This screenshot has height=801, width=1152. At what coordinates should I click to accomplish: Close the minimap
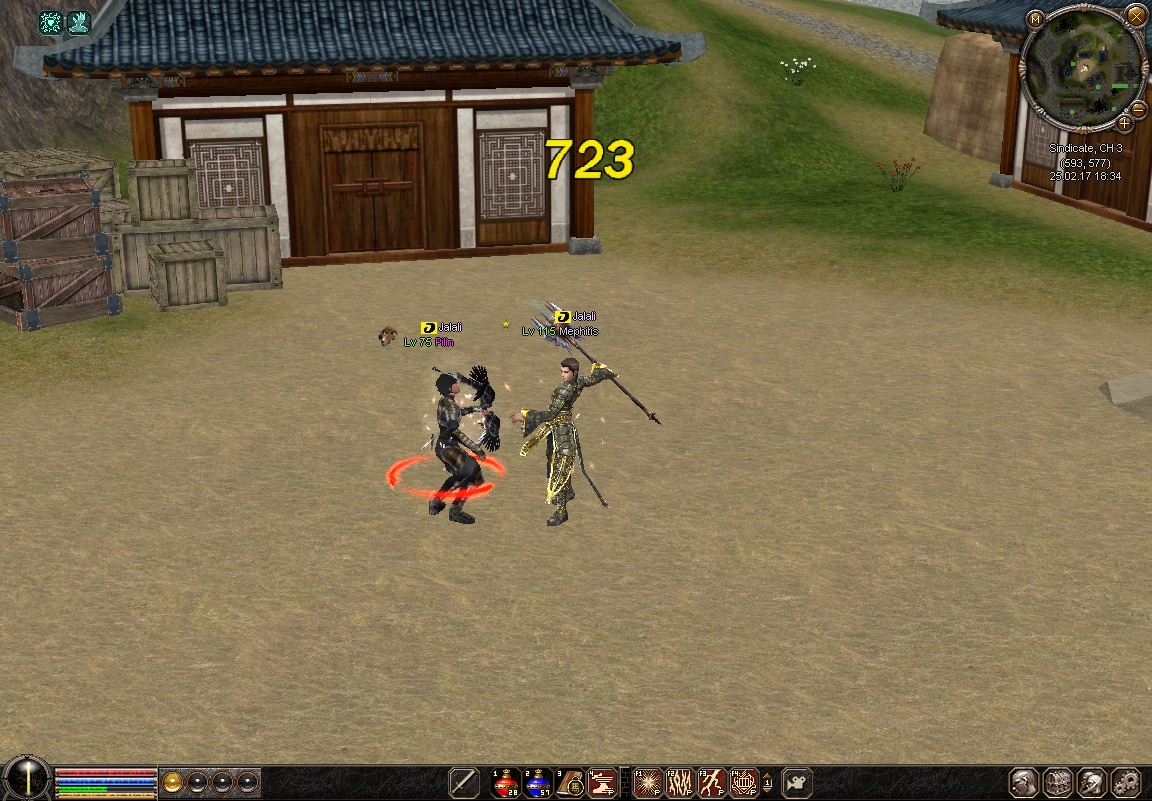click(x=1135, y=16)
